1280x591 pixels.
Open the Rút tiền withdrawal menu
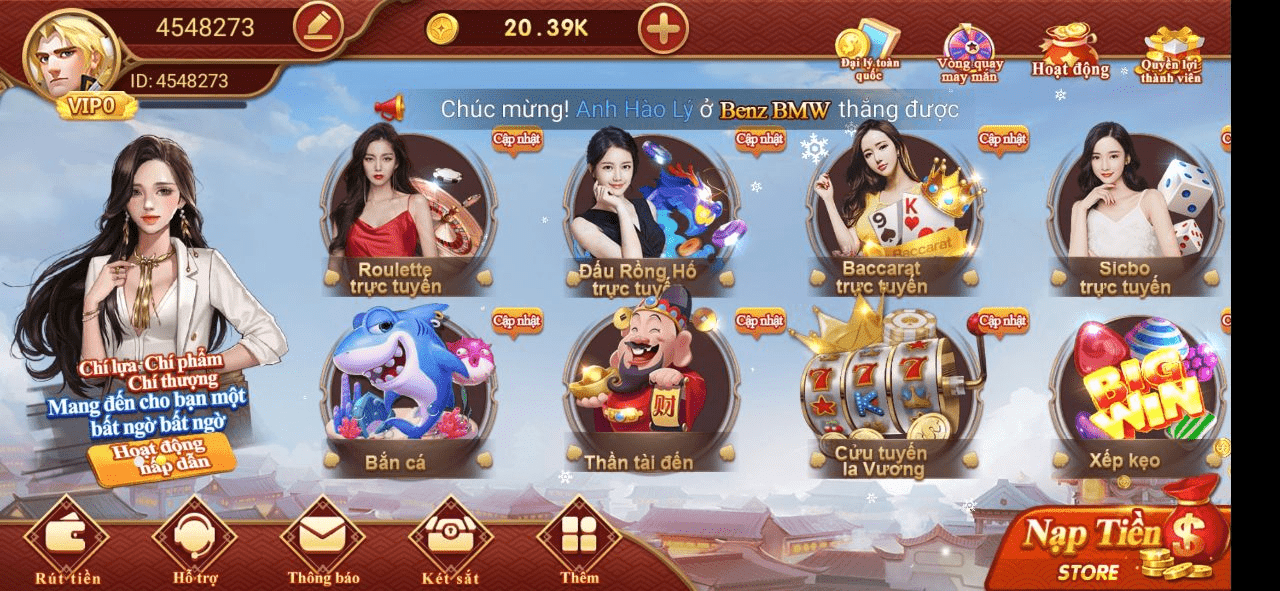click(x=68, y=541)
